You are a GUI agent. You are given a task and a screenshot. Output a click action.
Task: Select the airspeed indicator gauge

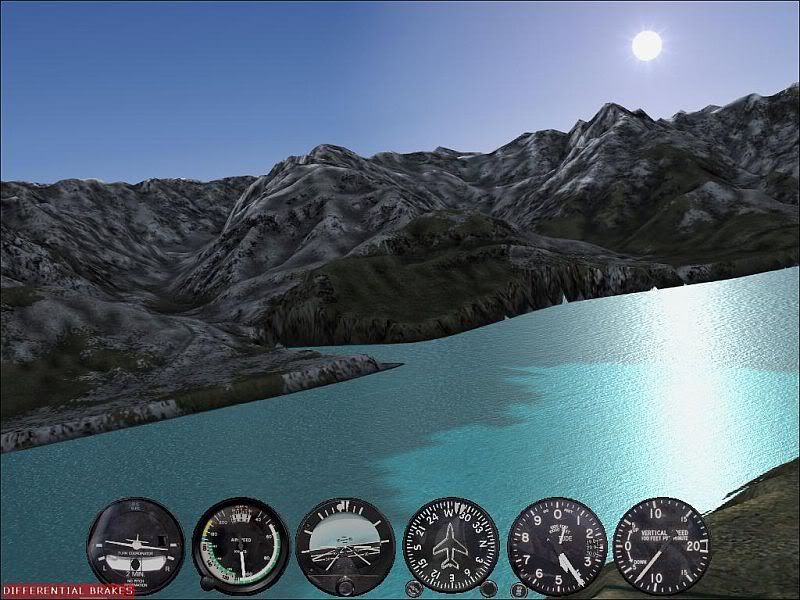tap(241, 546)
